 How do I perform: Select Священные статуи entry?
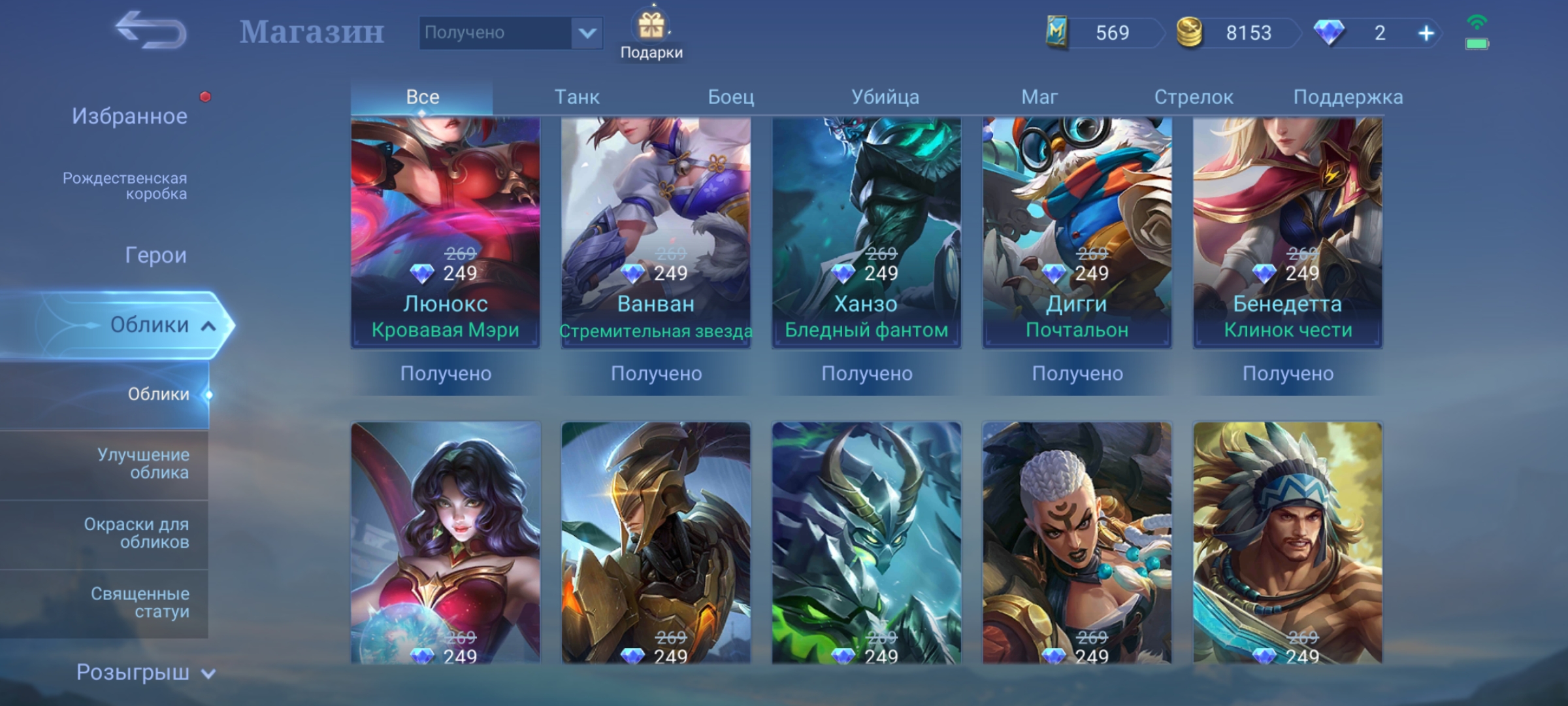(140, 602)
